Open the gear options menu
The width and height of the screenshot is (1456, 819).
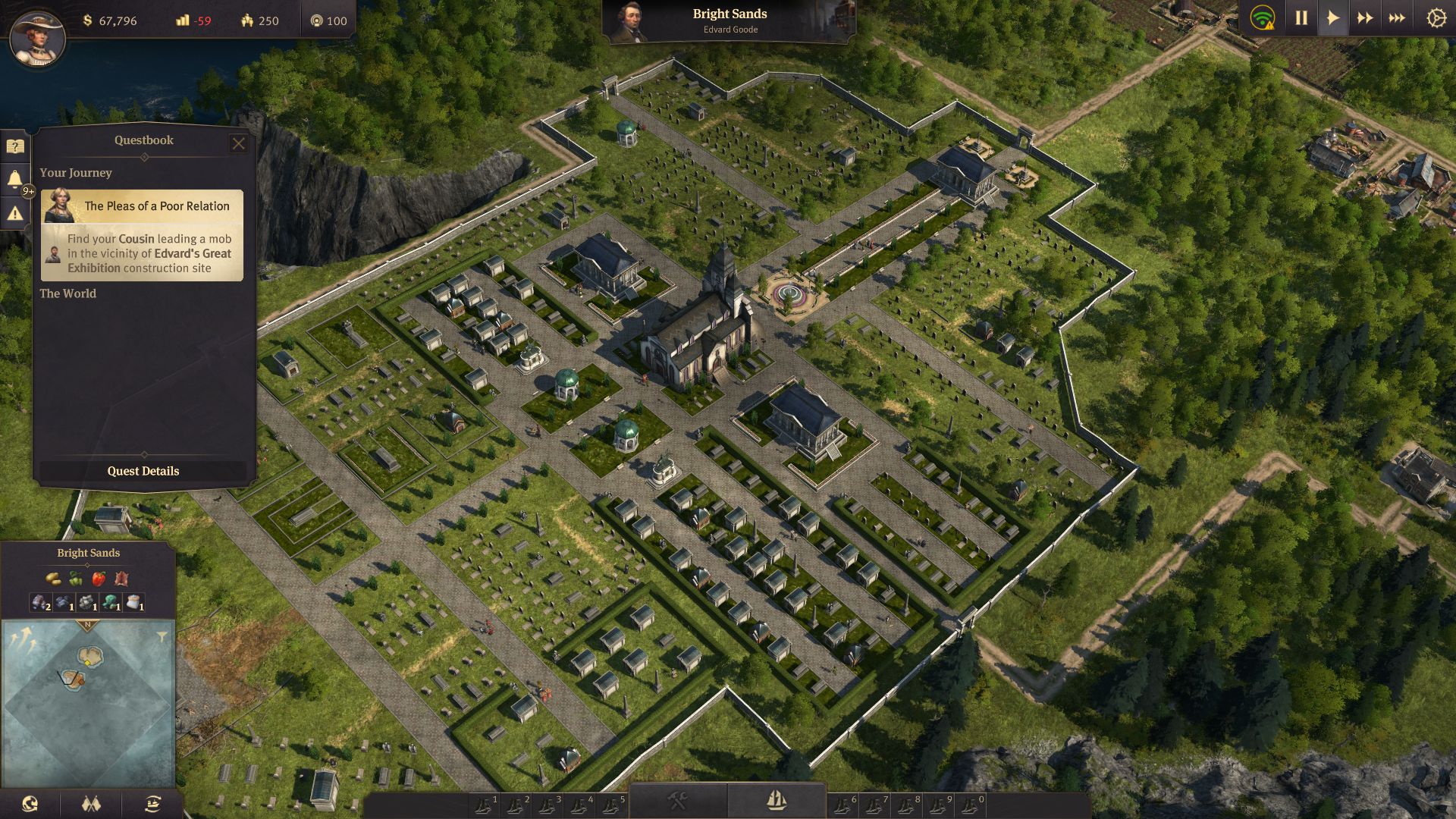pyautogui.click(x=1436, y=18)
